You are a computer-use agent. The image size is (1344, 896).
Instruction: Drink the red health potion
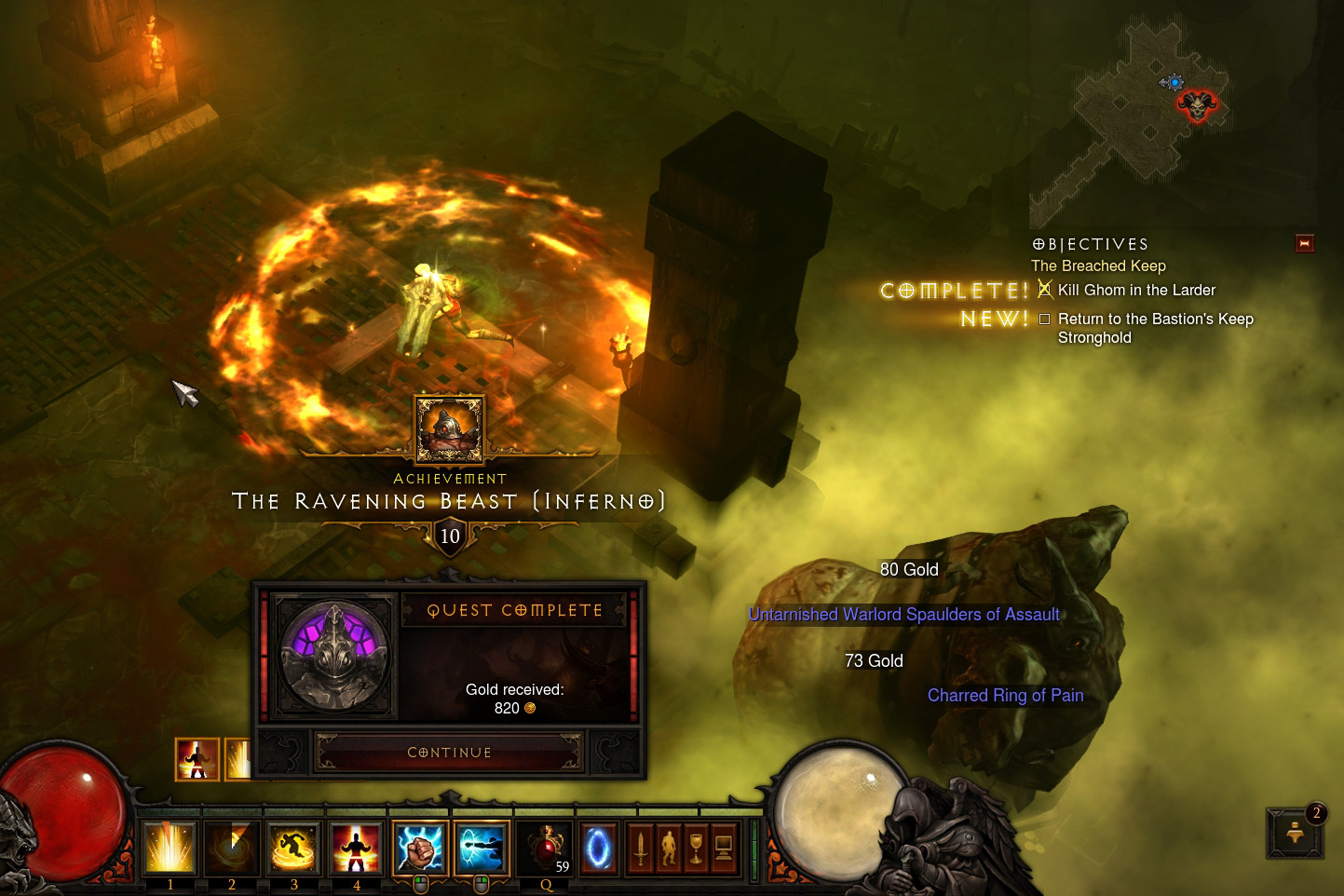(x=547, y=849)
